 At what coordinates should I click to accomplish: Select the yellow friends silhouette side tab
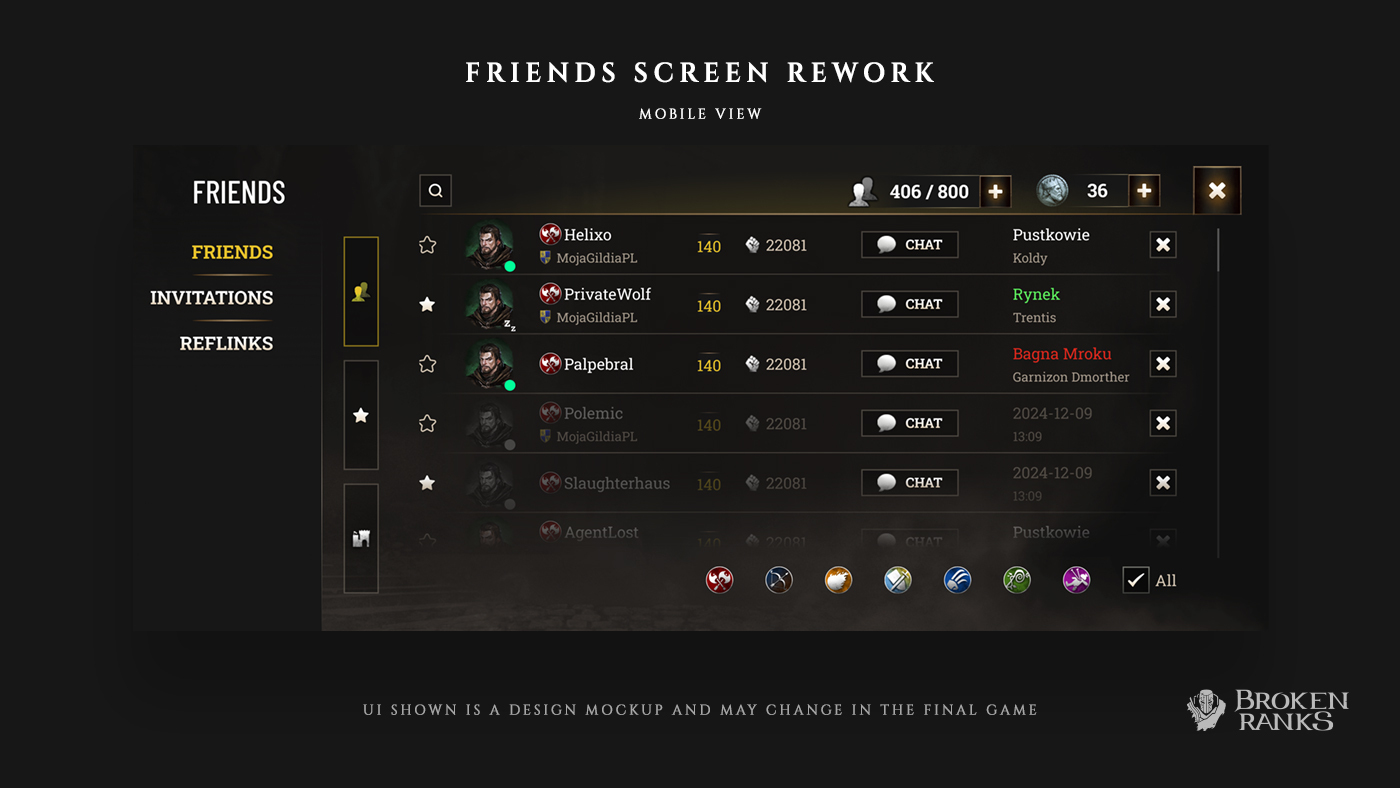[x=361, y=291]
